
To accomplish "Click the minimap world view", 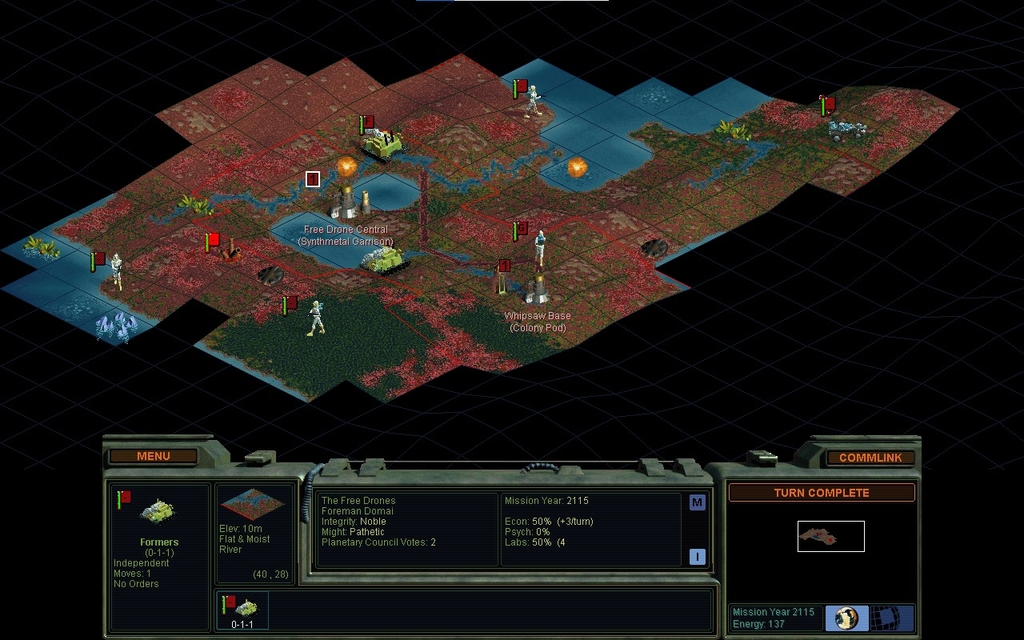I will click(x=830, y=536).
